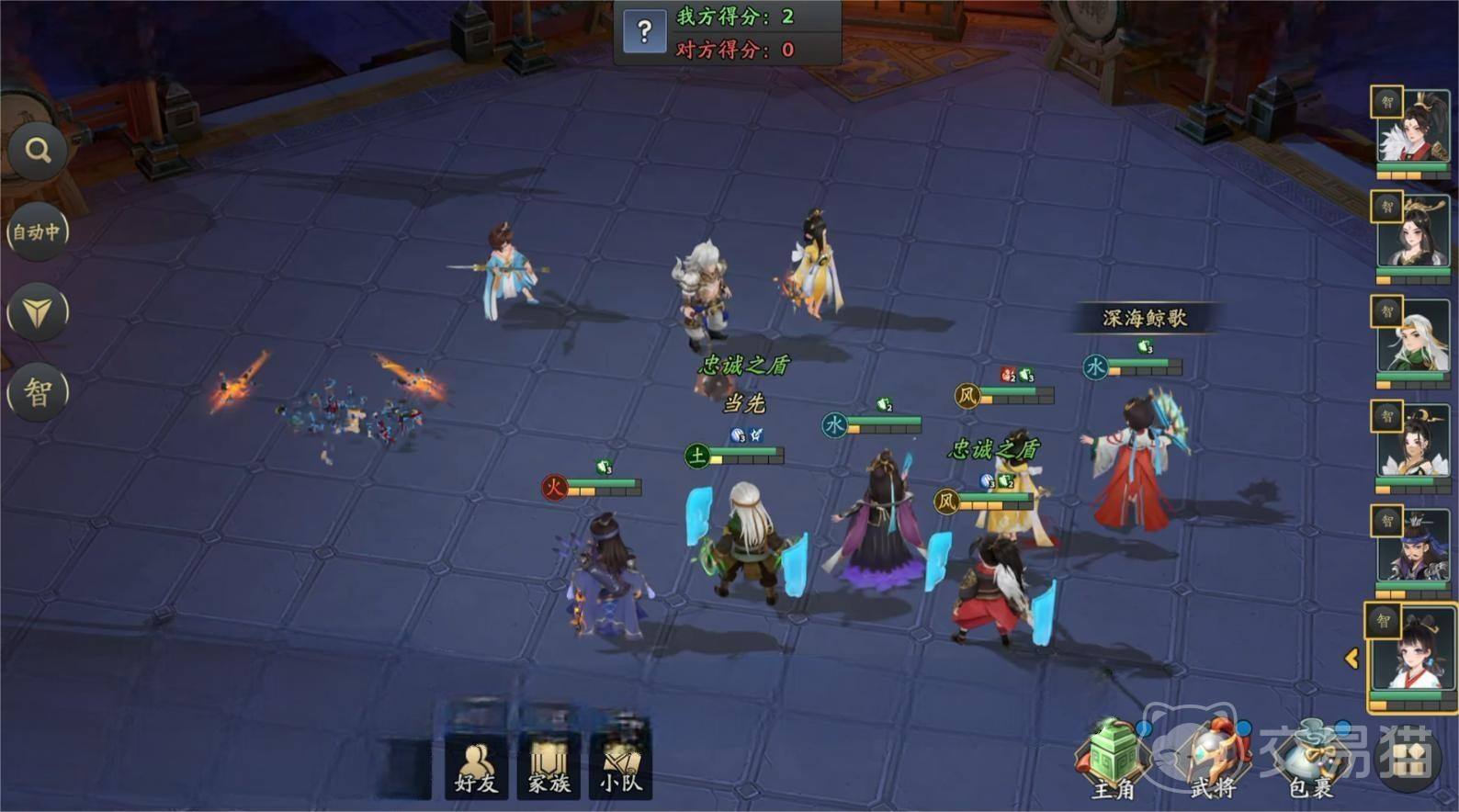Viewport: 1459px width, 812px height.
Task: Open the question mark help button
Action: pyautogui.click(x=644, y=32)
